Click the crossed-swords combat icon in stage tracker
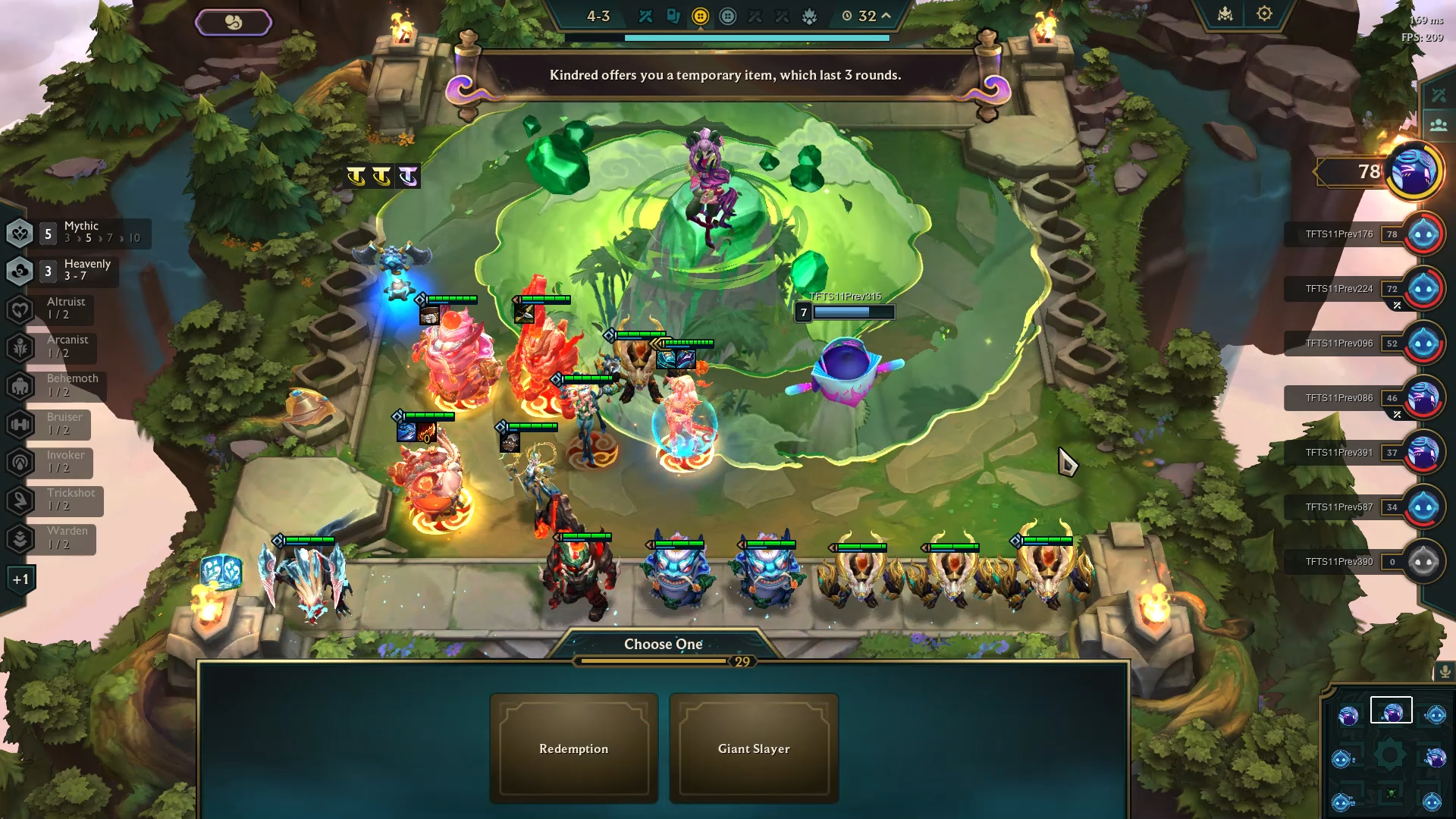Image resolution: width=1456 pixels, height=819 pixels. coord(645,15)
